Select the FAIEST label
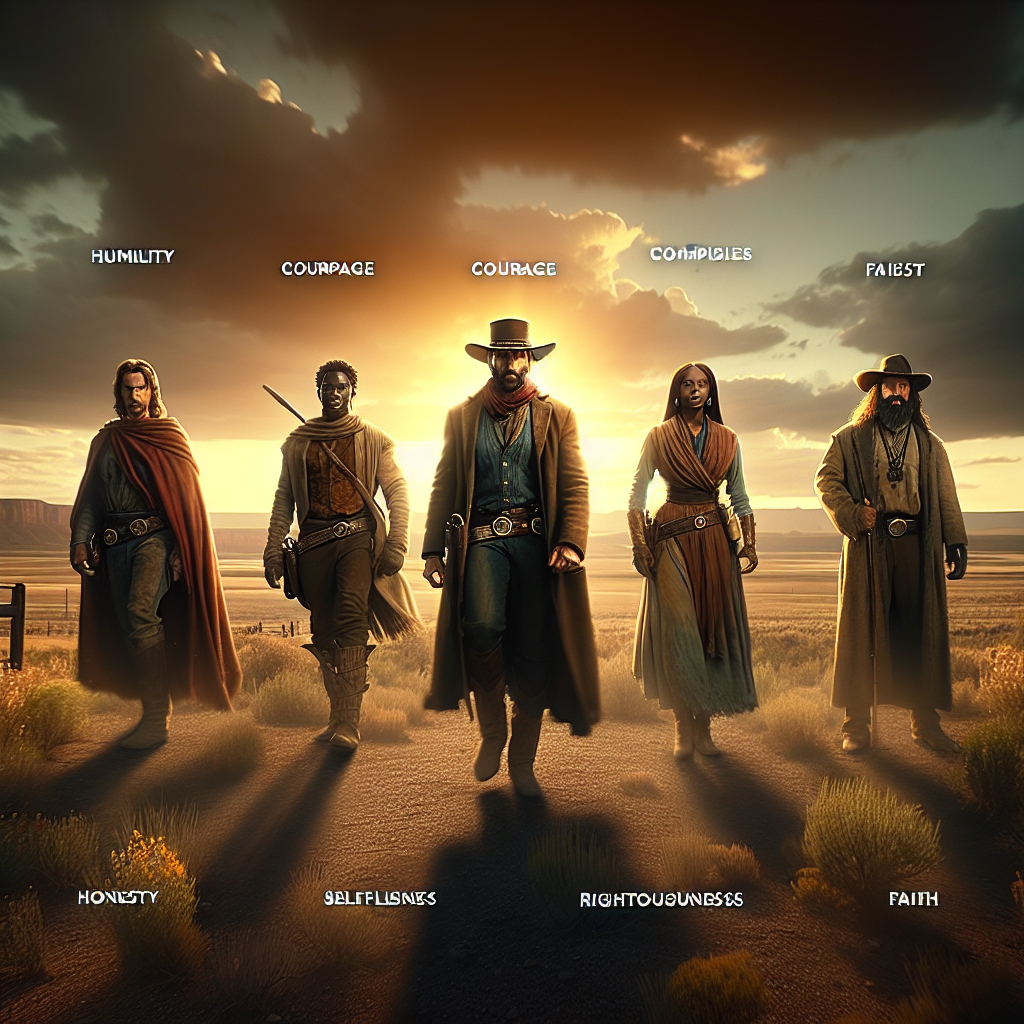 pos(894,270)
